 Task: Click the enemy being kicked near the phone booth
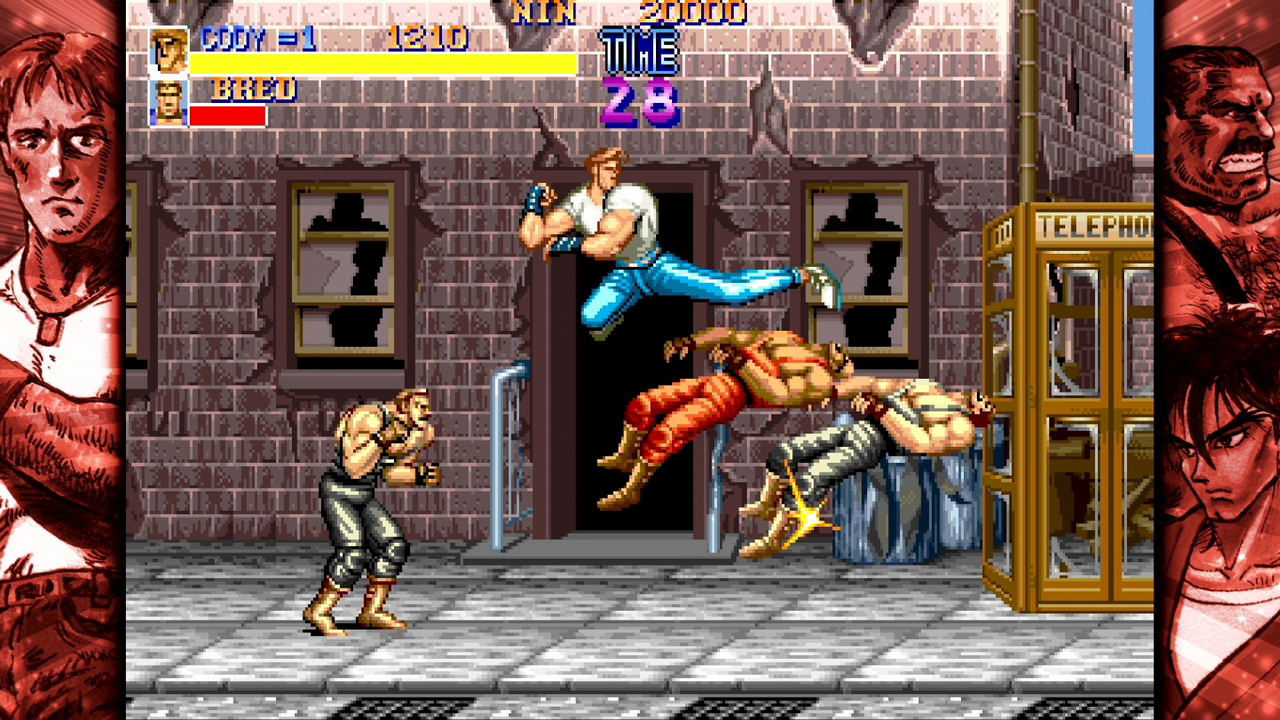tap(880, 420)
